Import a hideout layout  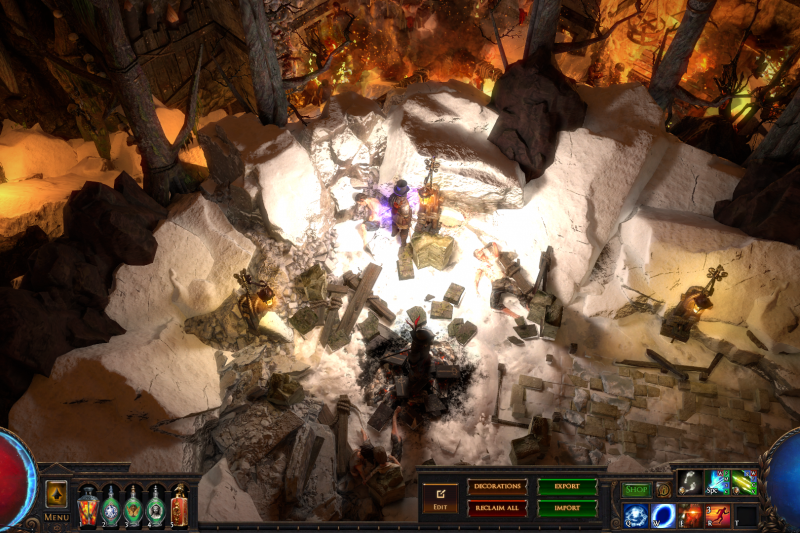pyautogui.click(x=567, y=508)
